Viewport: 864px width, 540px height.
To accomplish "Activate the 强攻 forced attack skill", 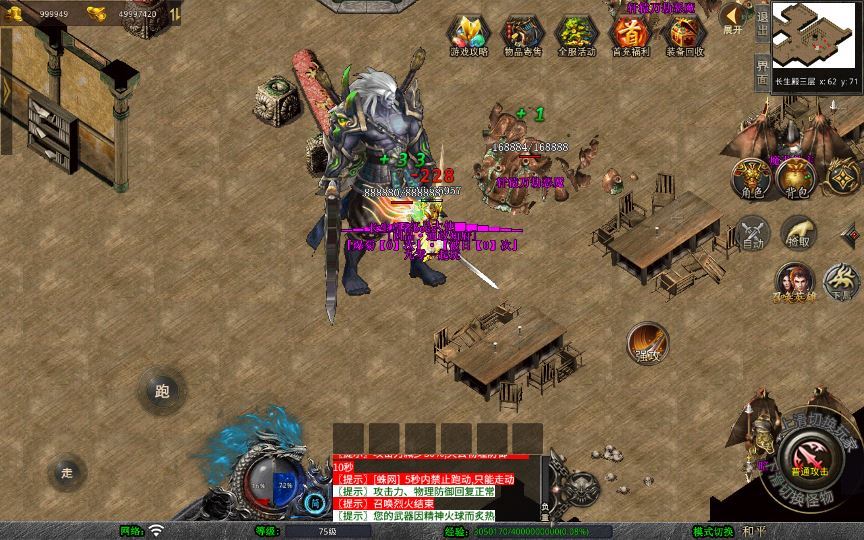I will [647, 343].
